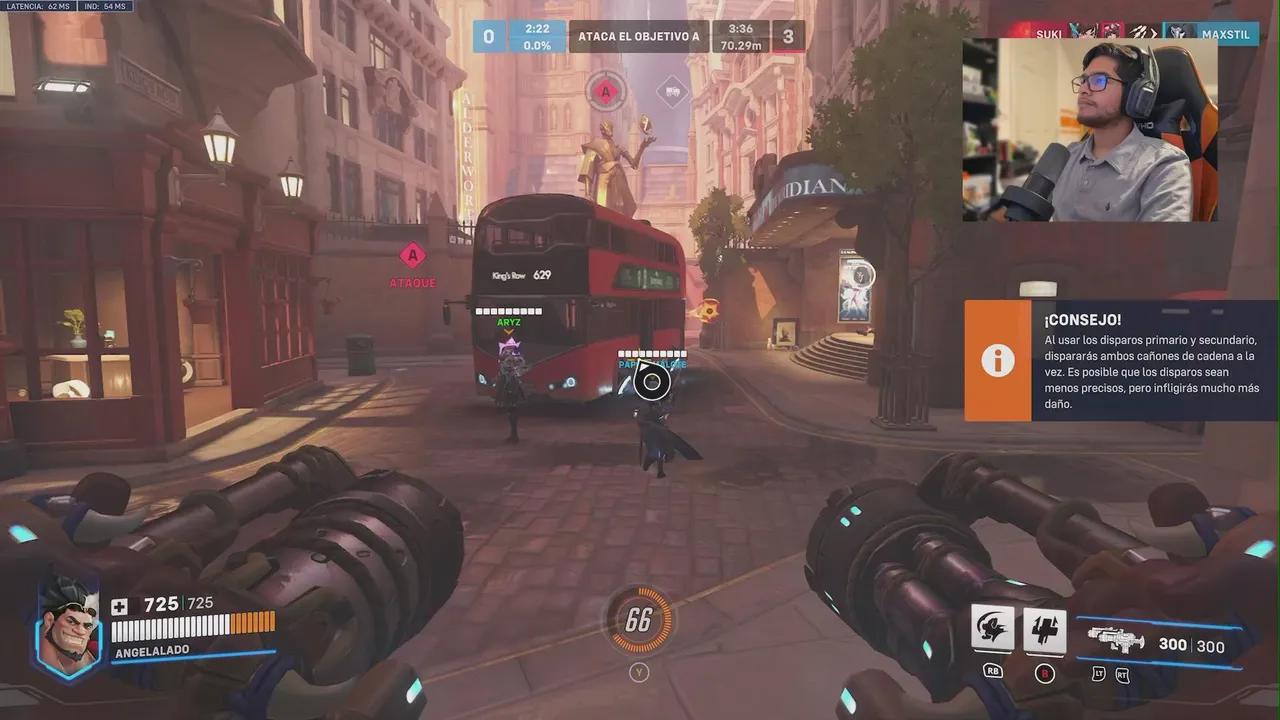This screenshot has width=1280, height=720.
Task: Select the Overrun ability icon
Action: (x=991, y=629)
